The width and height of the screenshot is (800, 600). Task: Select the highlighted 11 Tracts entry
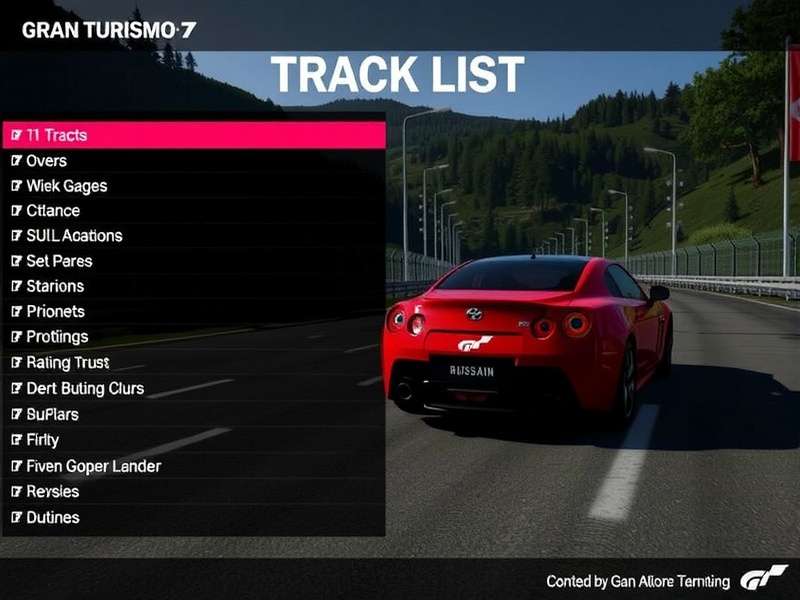click(194, 135)
